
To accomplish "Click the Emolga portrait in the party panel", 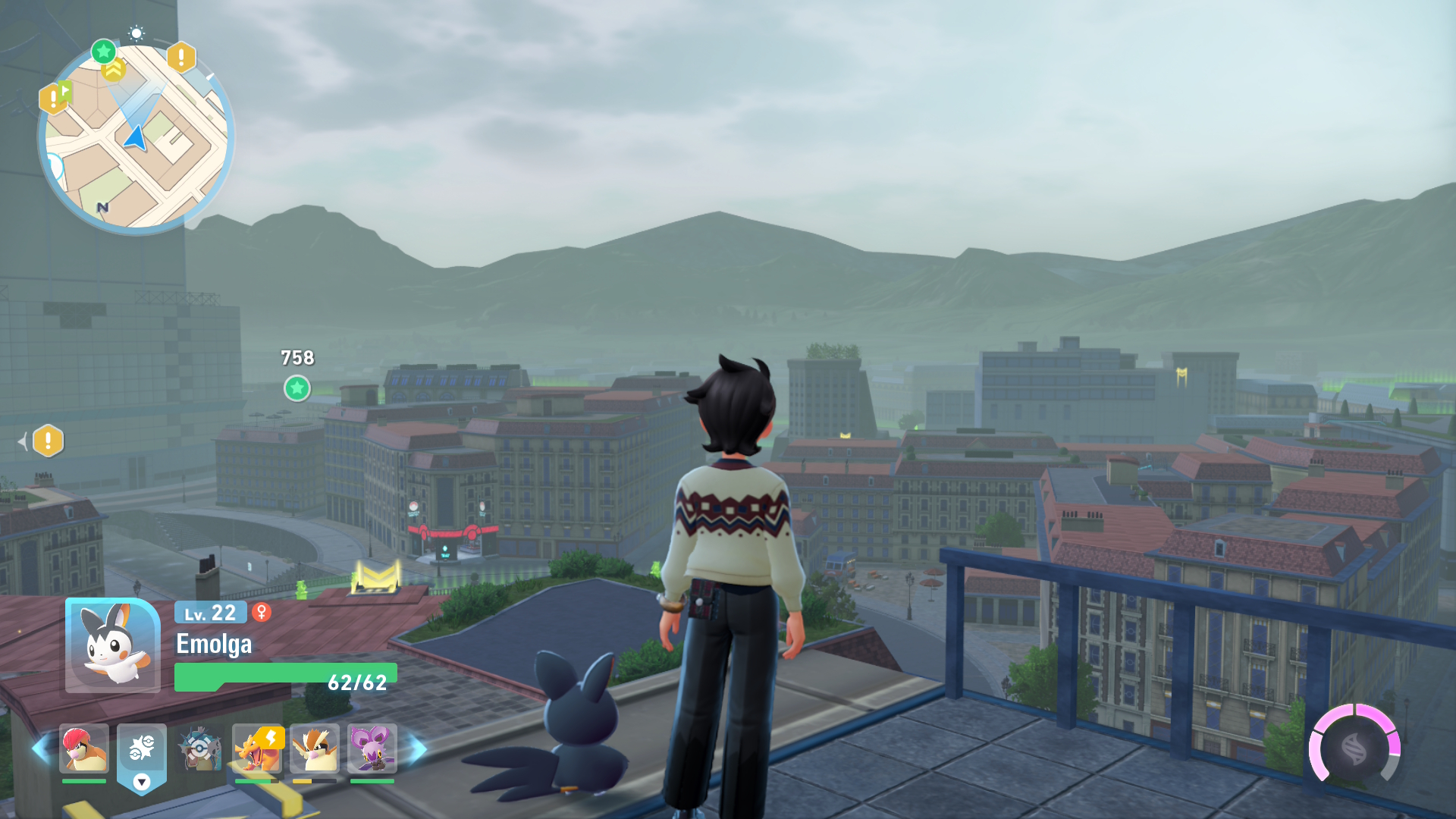I will (112, 645).
